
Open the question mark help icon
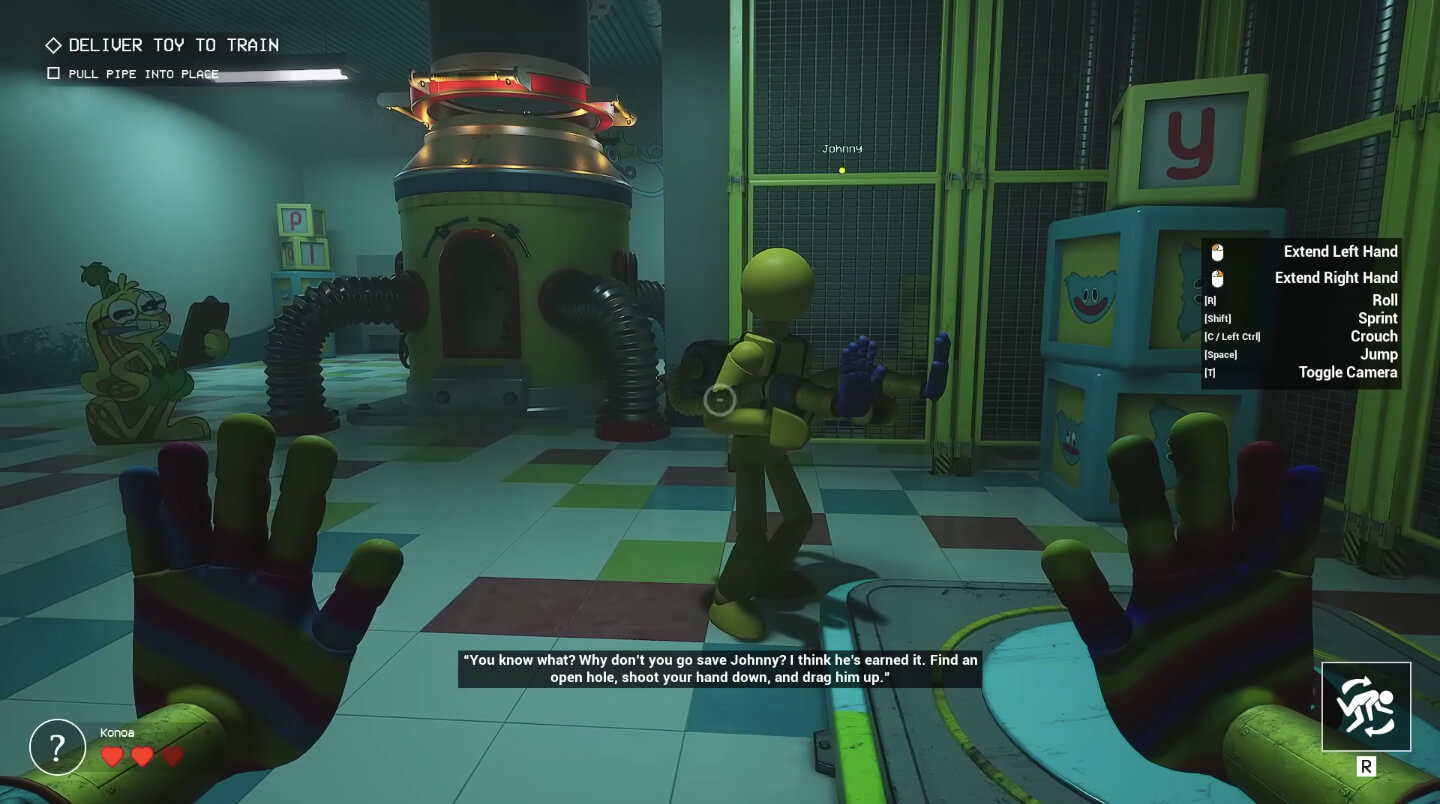56,747
